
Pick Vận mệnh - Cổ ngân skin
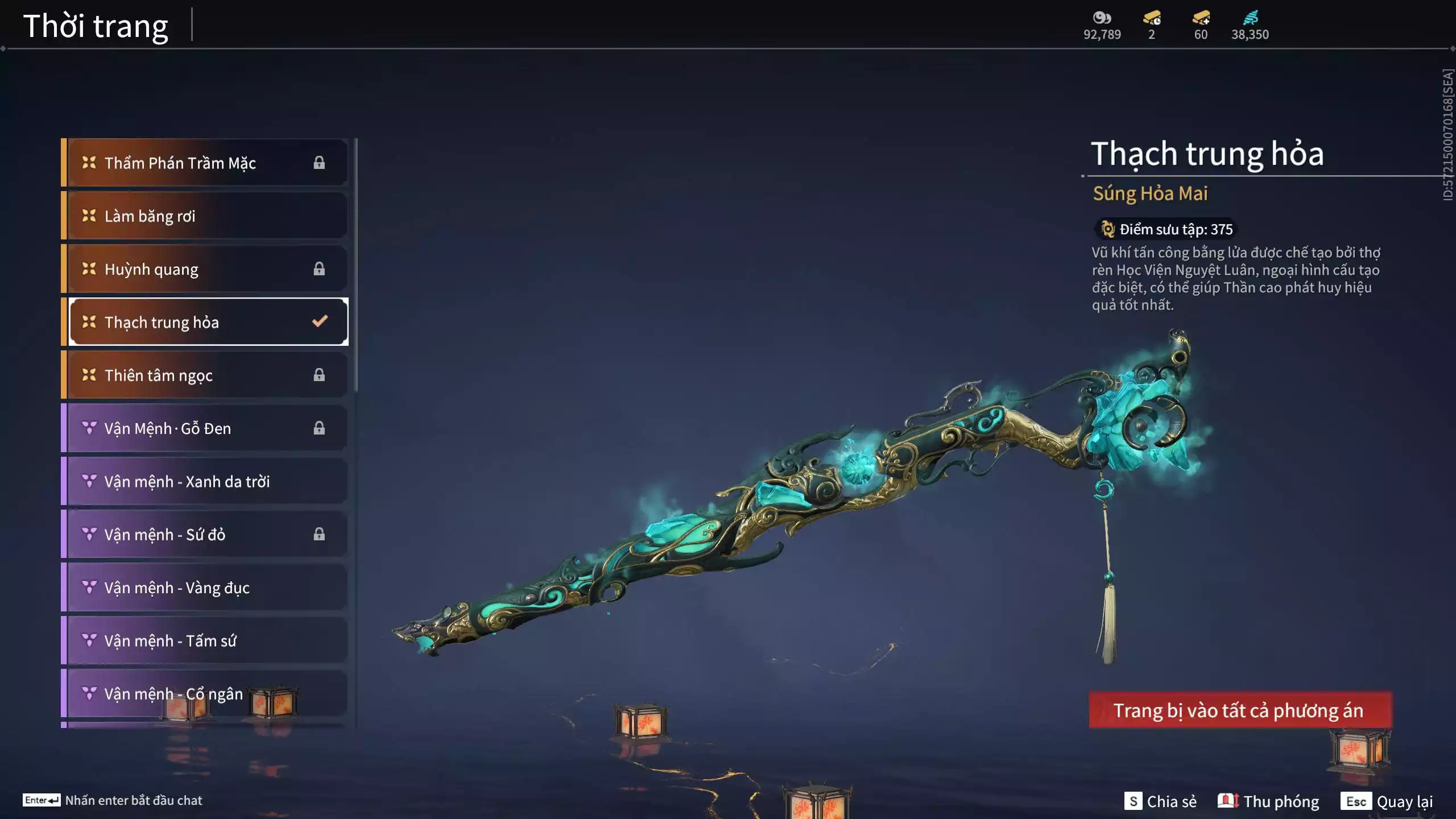click(208, 694)
